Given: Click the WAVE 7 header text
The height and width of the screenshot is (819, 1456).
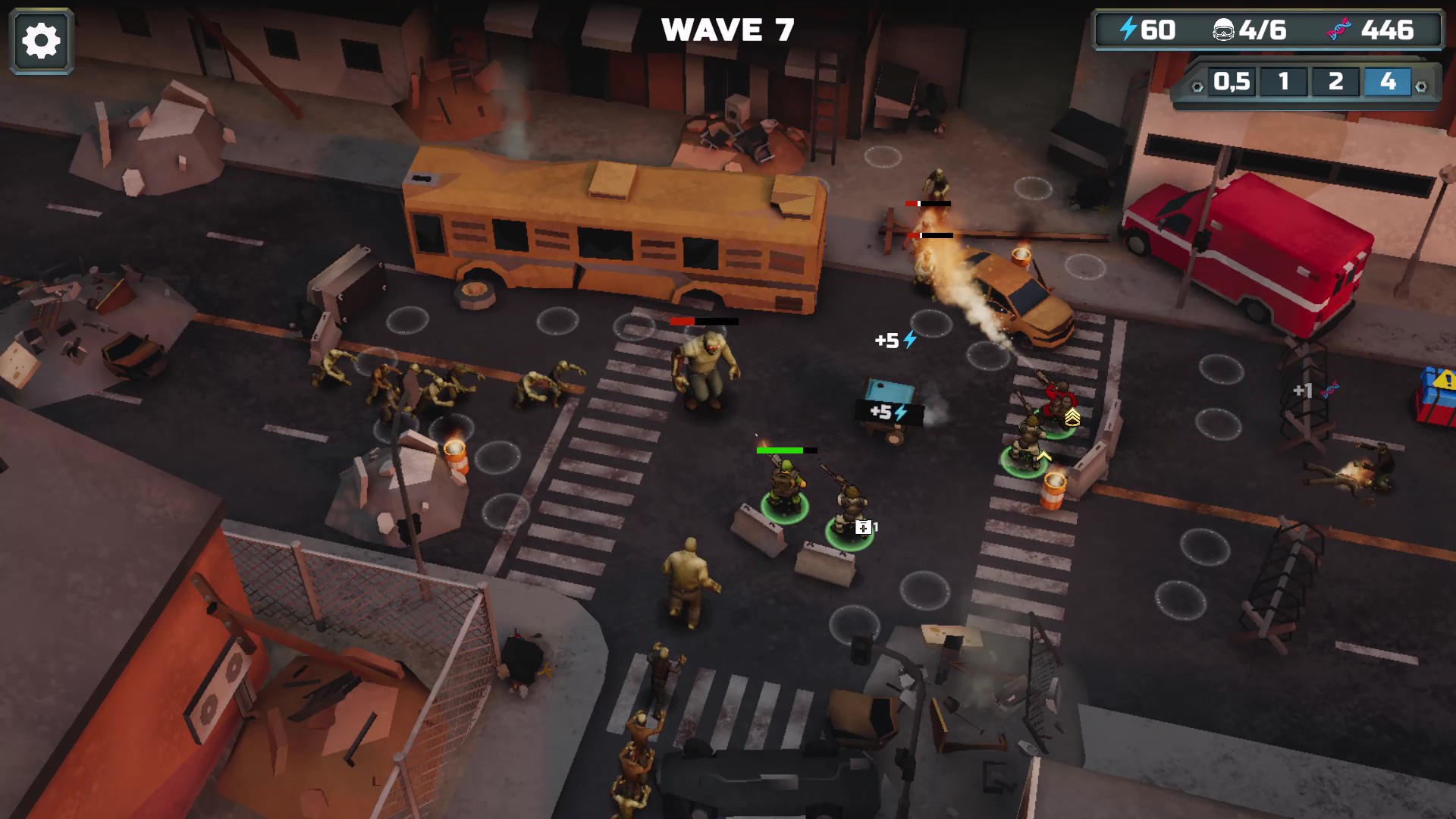Looking at the screenshot, I should [x=727, y=30].
